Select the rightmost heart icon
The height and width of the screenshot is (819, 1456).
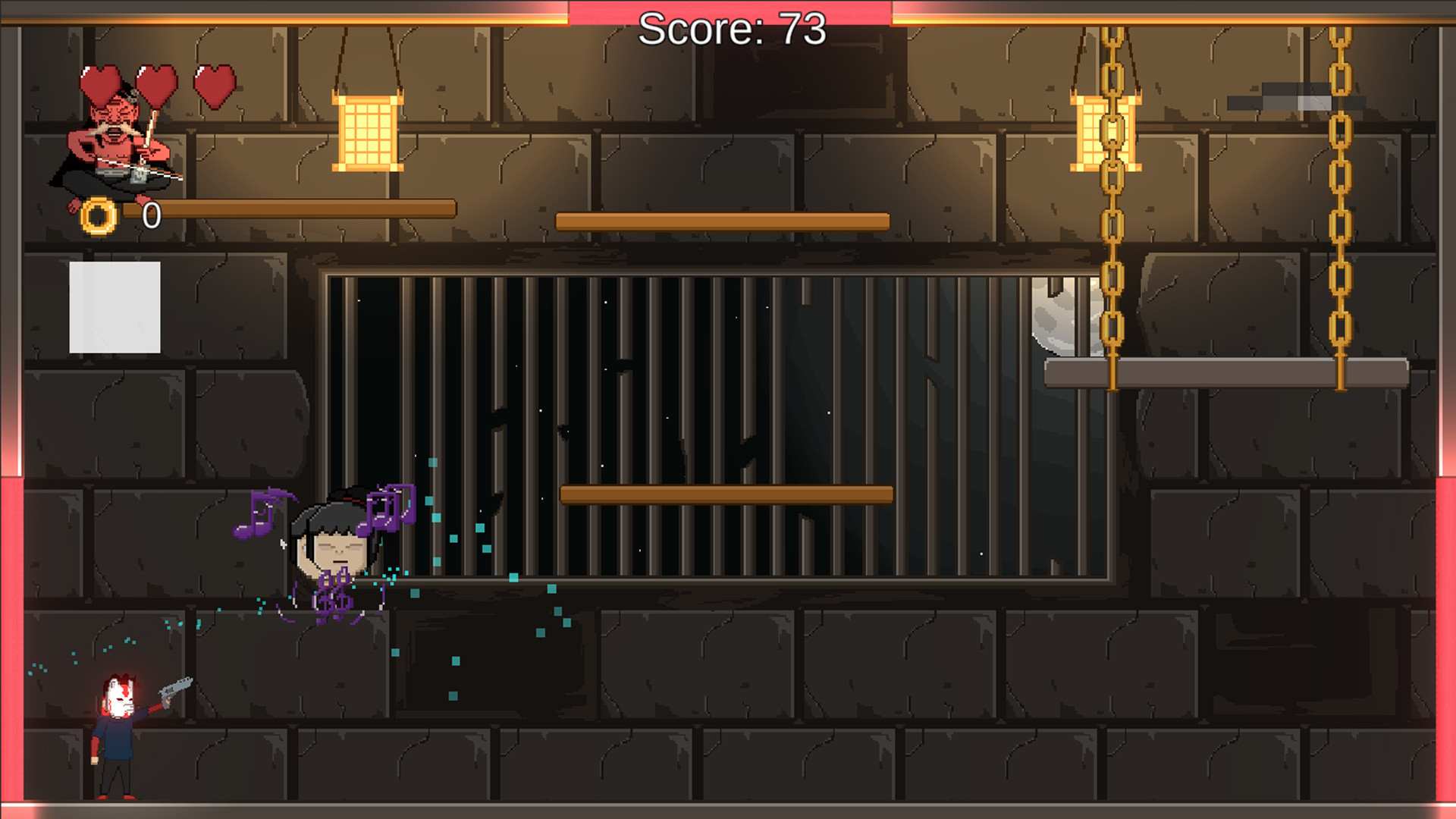(215, 85)
